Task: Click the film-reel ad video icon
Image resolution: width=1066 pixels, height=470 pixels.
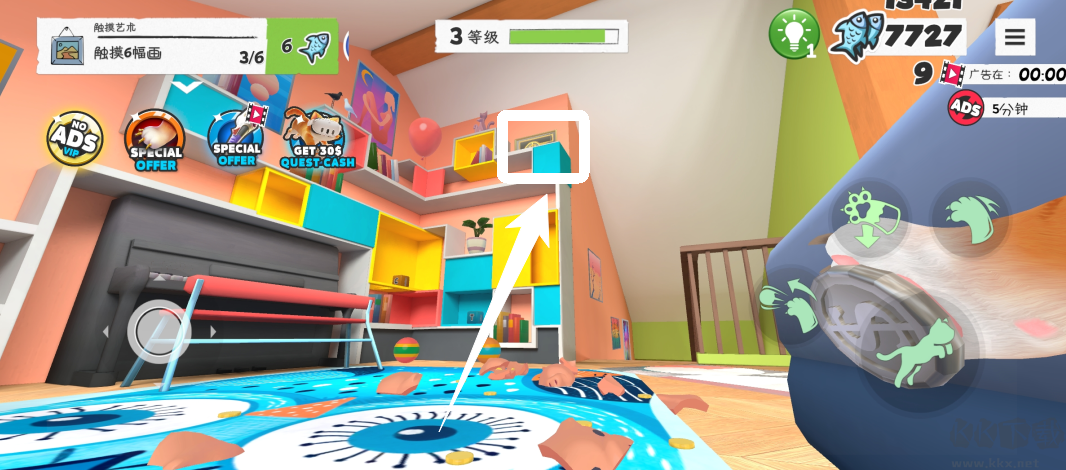Action: pyautogui.click(x=953, y=74)
